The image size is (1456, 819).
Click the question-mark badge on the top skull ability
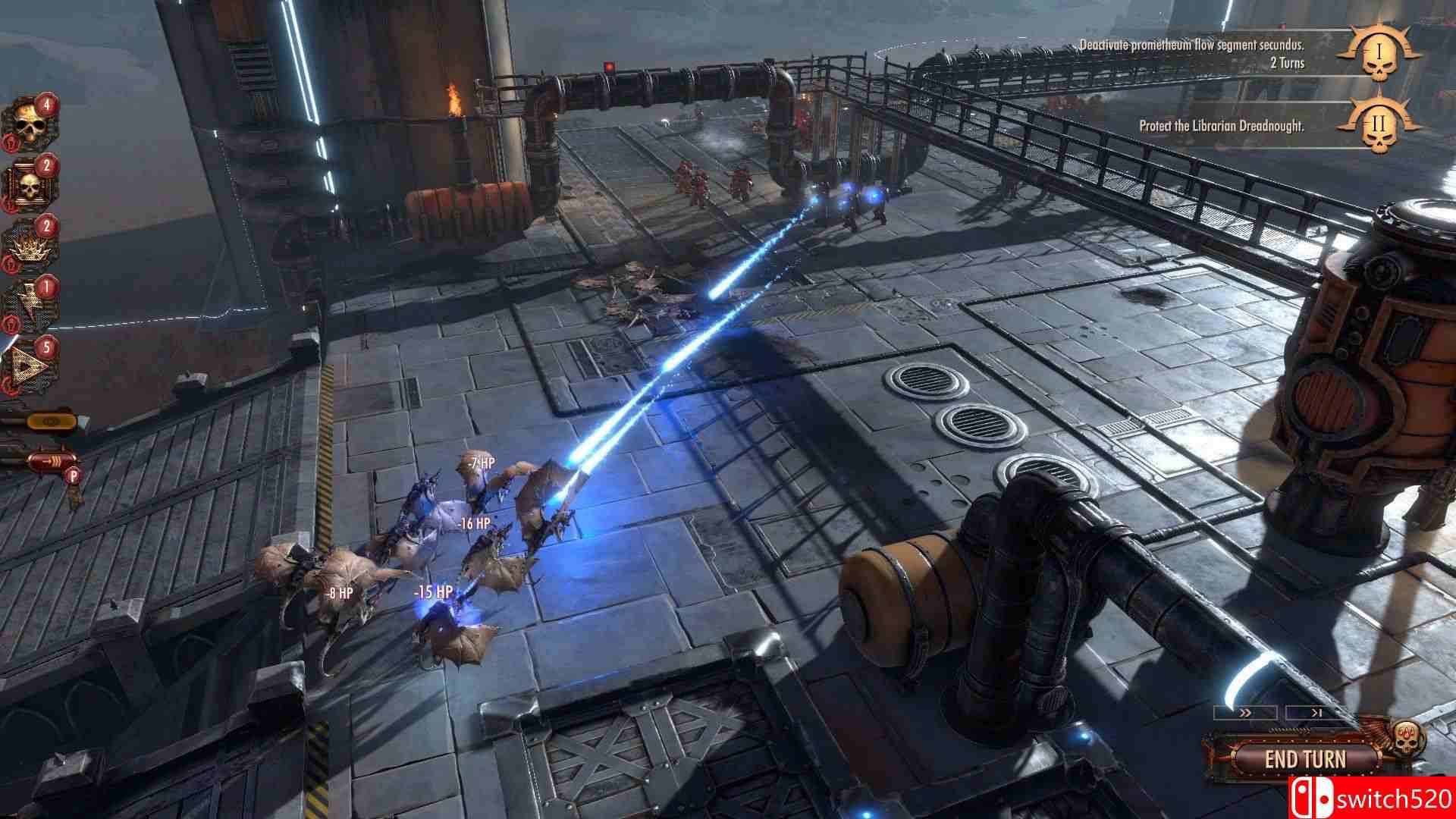click(12, 141)
